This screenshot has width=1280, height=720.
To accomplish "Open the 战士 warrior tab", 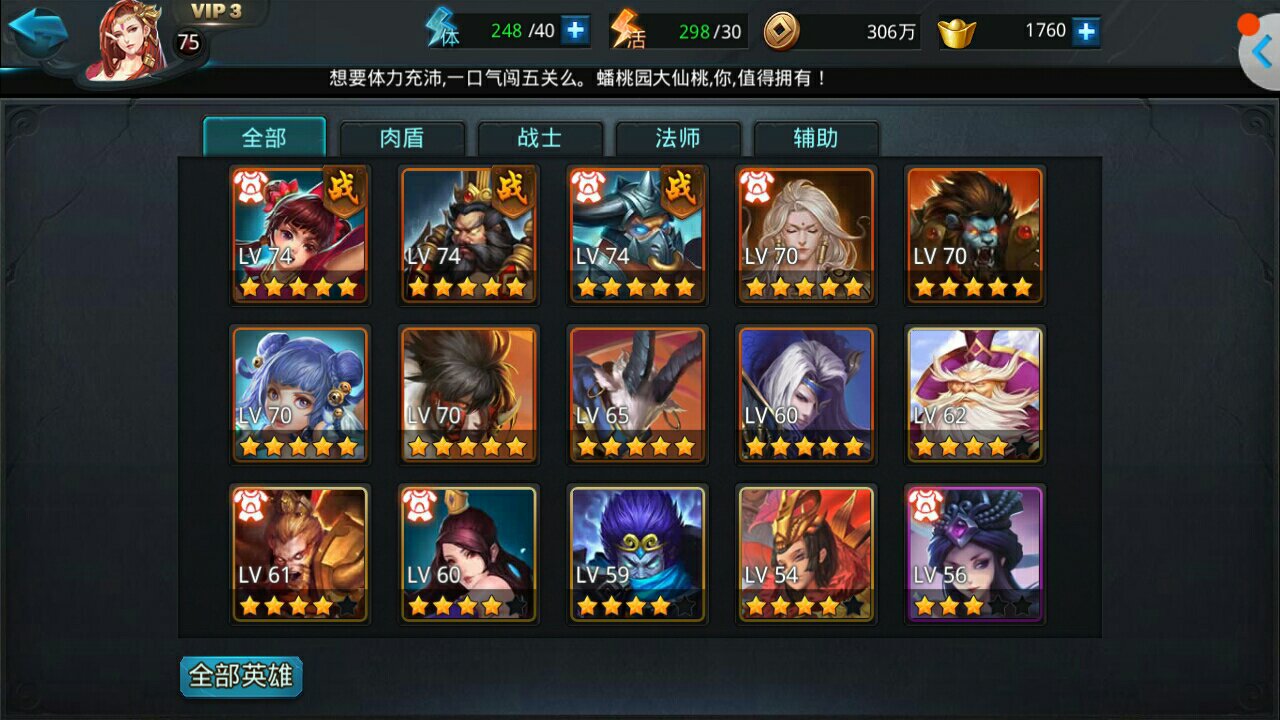I will coord(539,138).
